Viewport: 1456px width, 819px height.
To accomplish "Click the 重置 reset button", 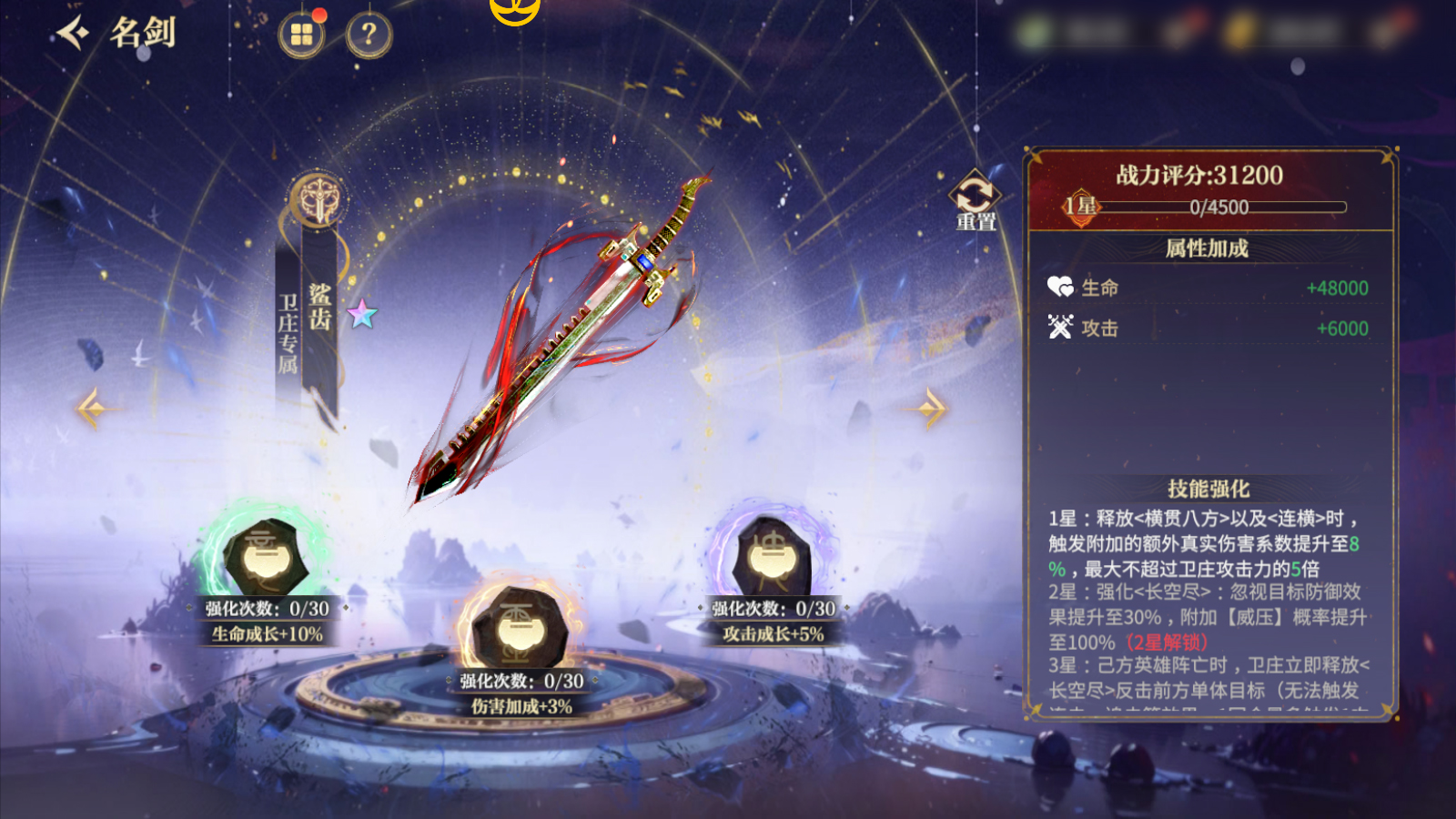I will point(975,199).
